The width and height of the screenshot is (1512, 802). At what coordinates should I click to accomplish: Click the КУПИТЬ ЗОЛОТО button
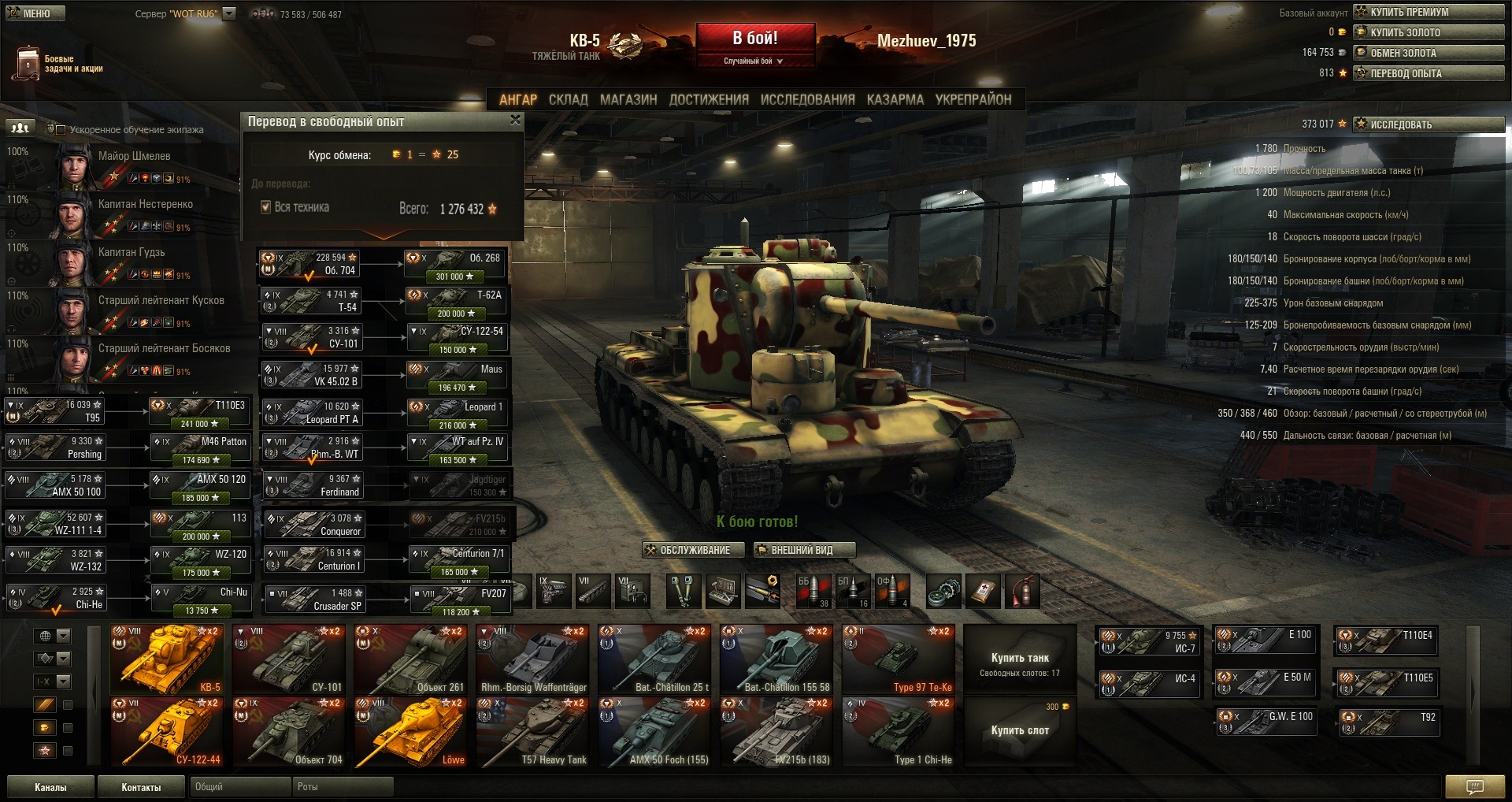point(1429,32)
